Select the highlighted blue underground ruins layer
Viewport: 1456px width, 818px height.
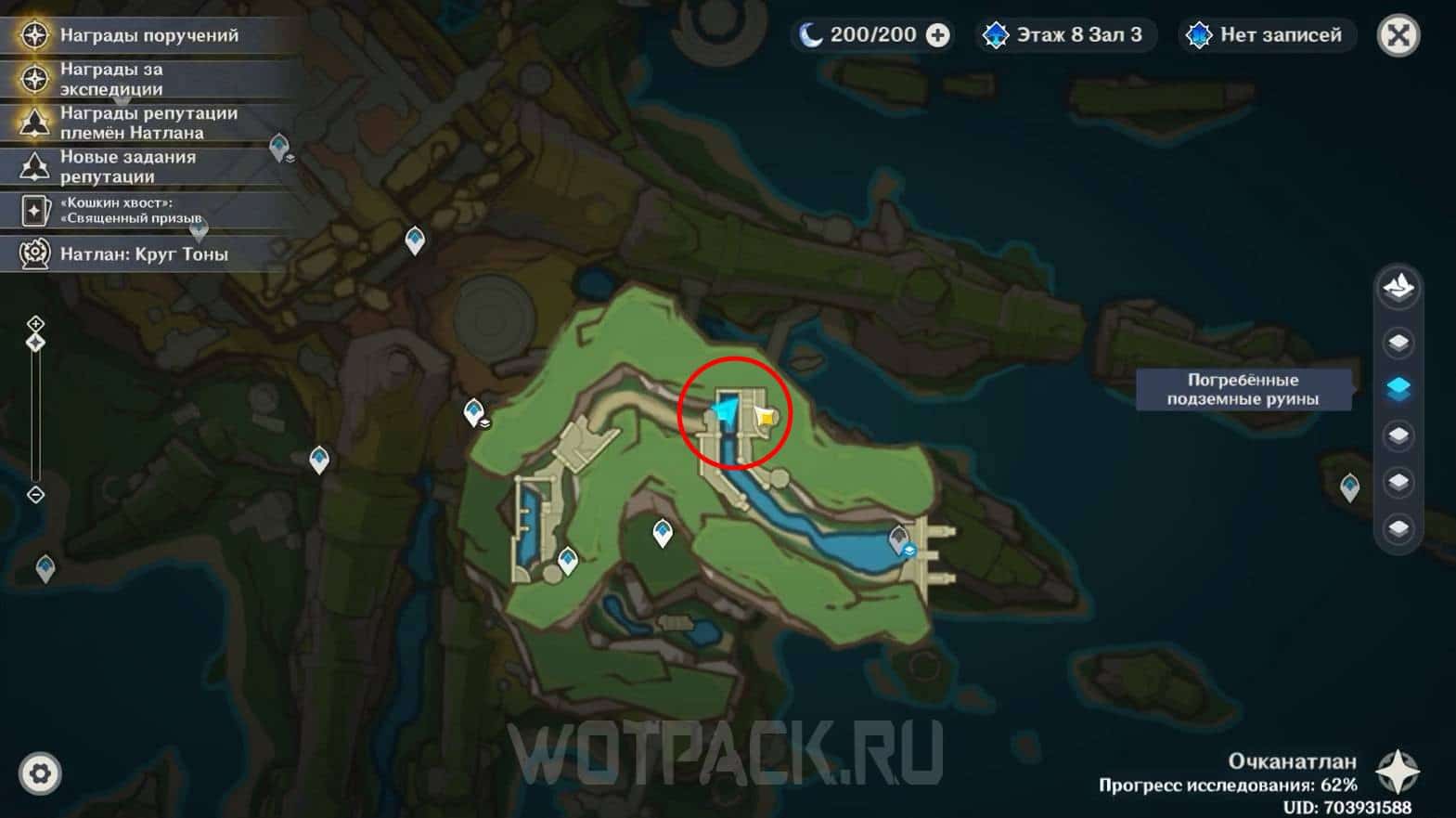click(x=1398, y=388)
